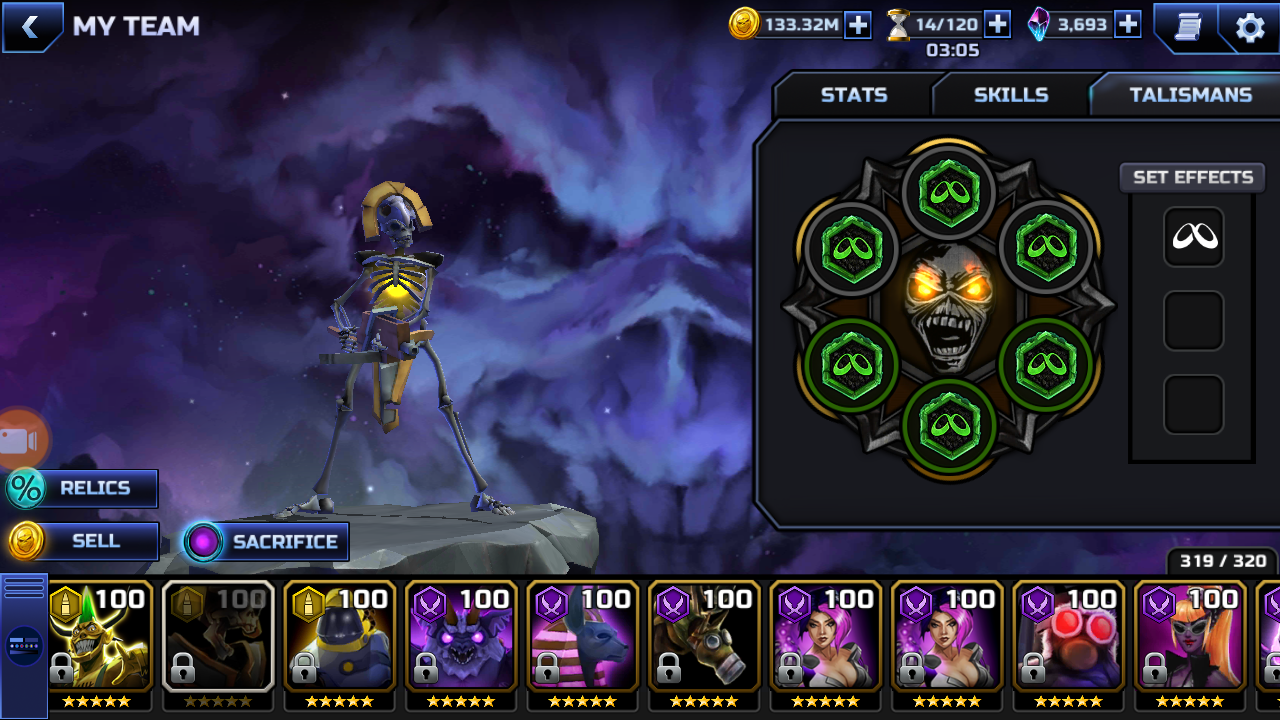Choose the gas mask soldier card
Viewport: 1280px width, 720px height.
point(705,636)
